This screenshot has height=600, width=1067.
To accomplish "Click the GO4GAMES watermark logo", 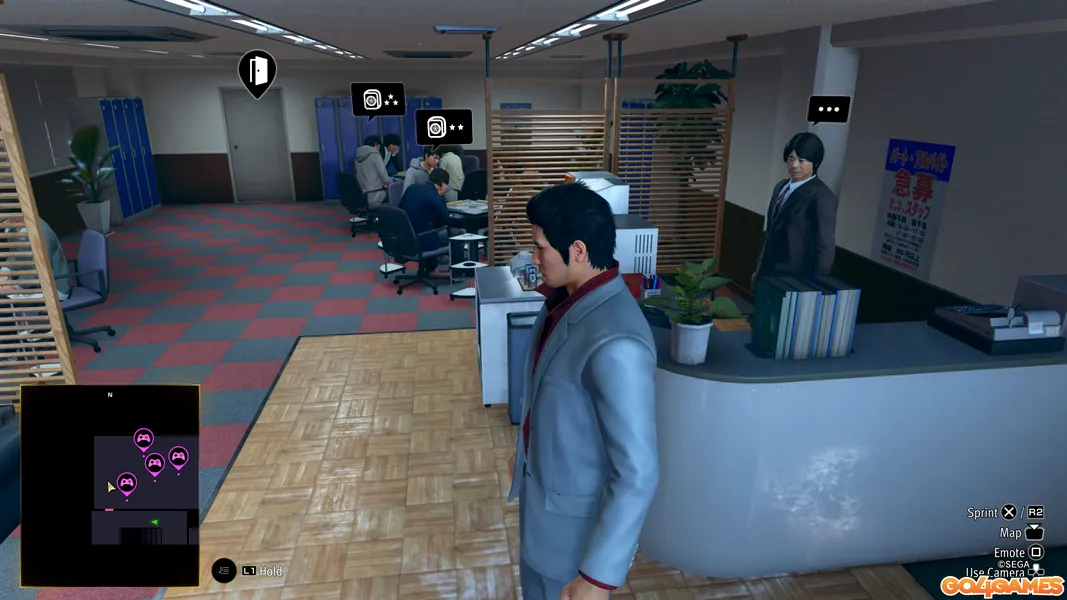I will click(1001, 585).
